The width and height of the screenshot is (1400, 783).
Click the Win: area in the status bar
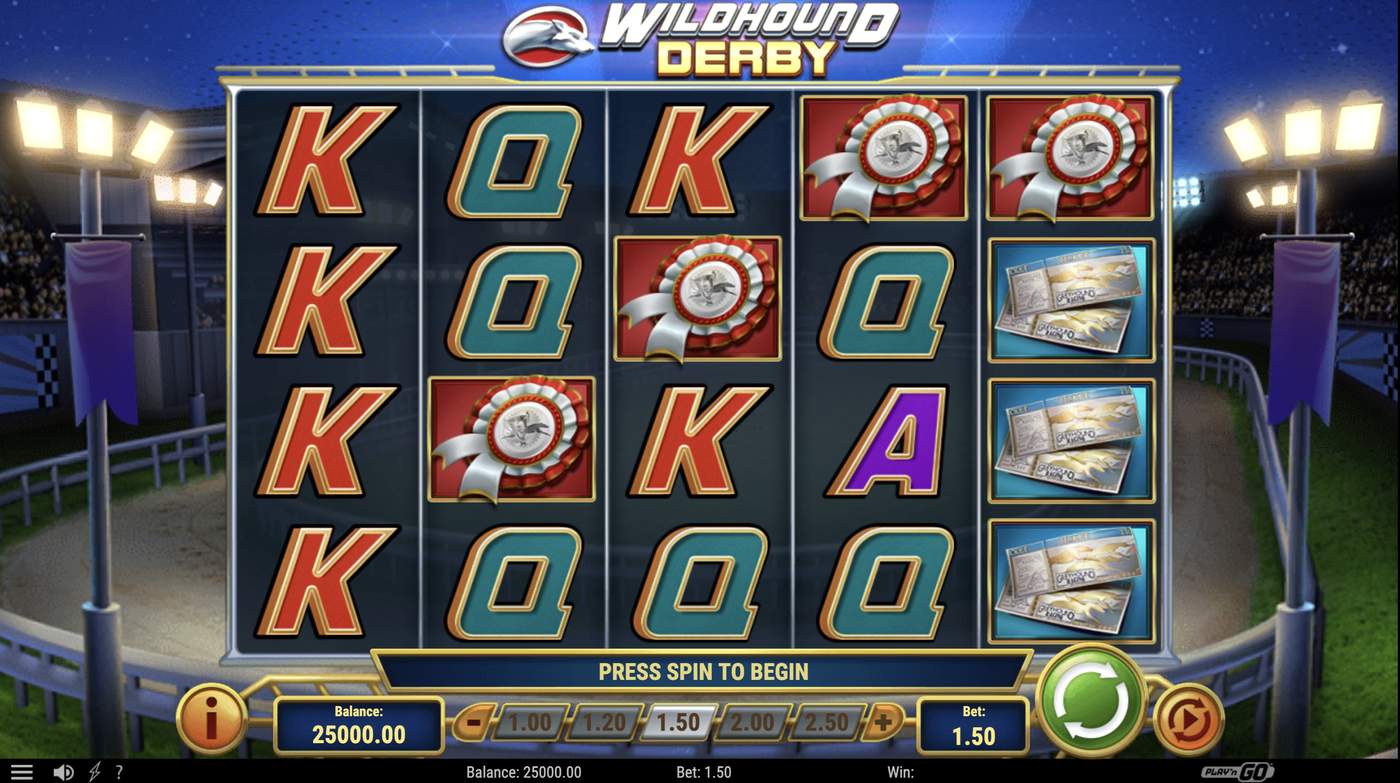click(900, 771)
